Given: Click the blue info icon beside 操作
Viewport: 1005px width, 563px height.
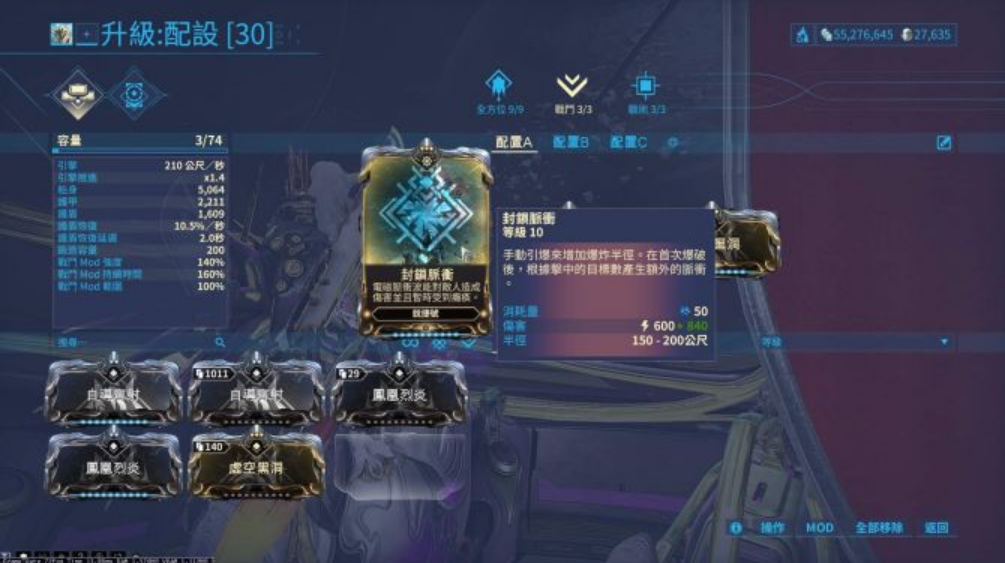Looking at the screenshot, I should coord(736,527).
